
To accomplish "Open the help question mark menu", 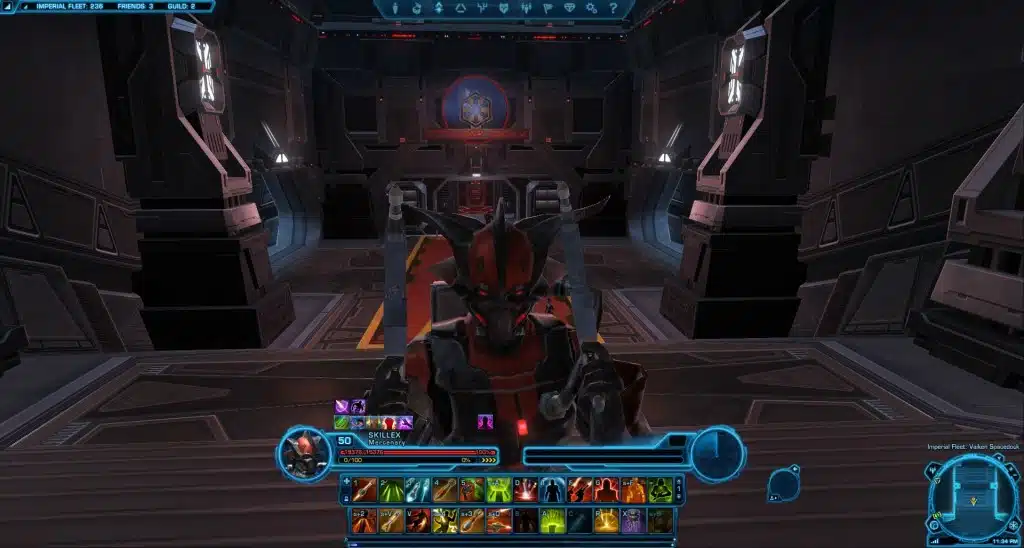I will pos(611,8).
